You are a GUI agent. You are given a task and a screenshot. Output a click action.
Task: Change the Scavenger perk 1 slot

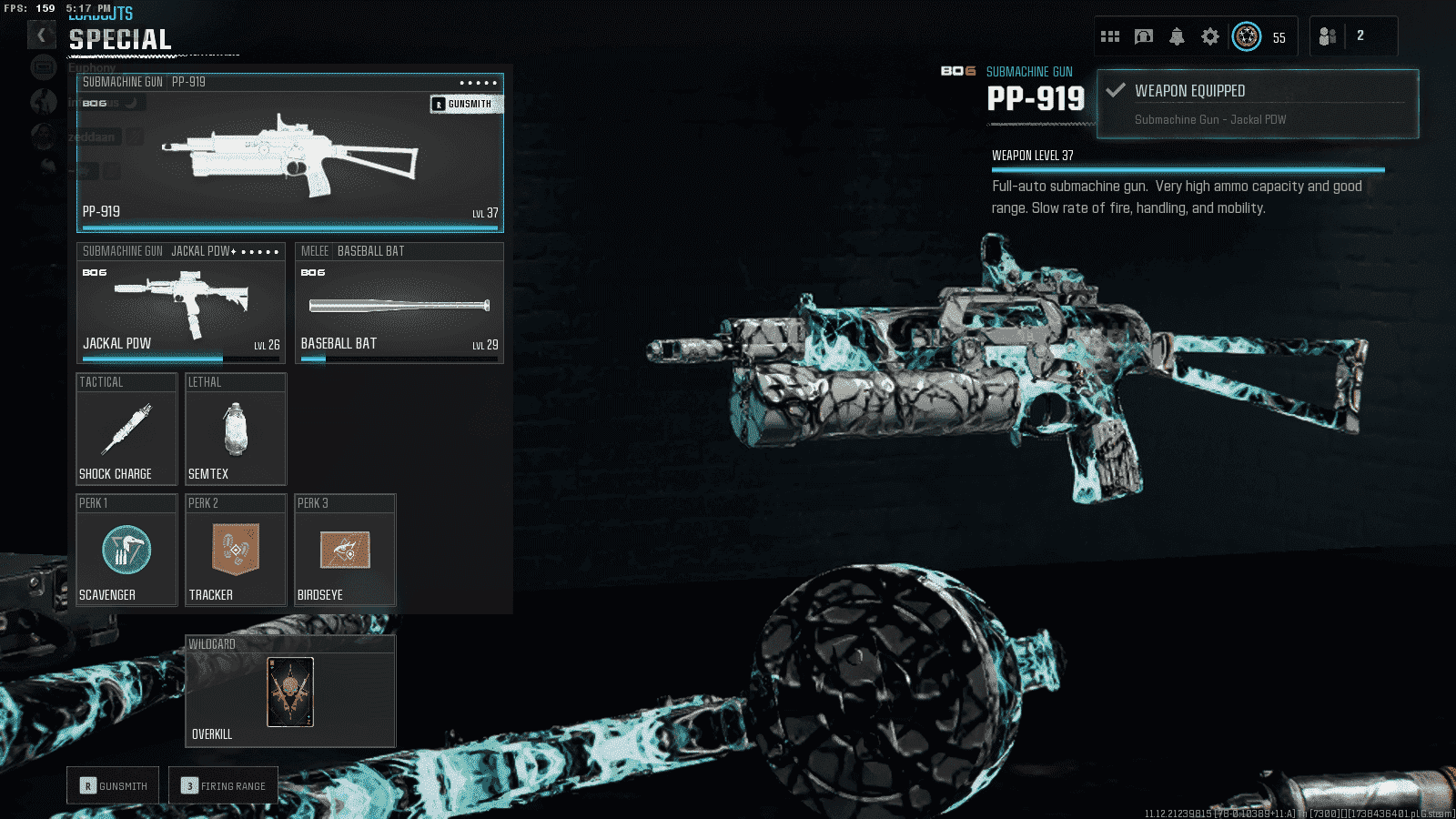(x=126, y=551)
